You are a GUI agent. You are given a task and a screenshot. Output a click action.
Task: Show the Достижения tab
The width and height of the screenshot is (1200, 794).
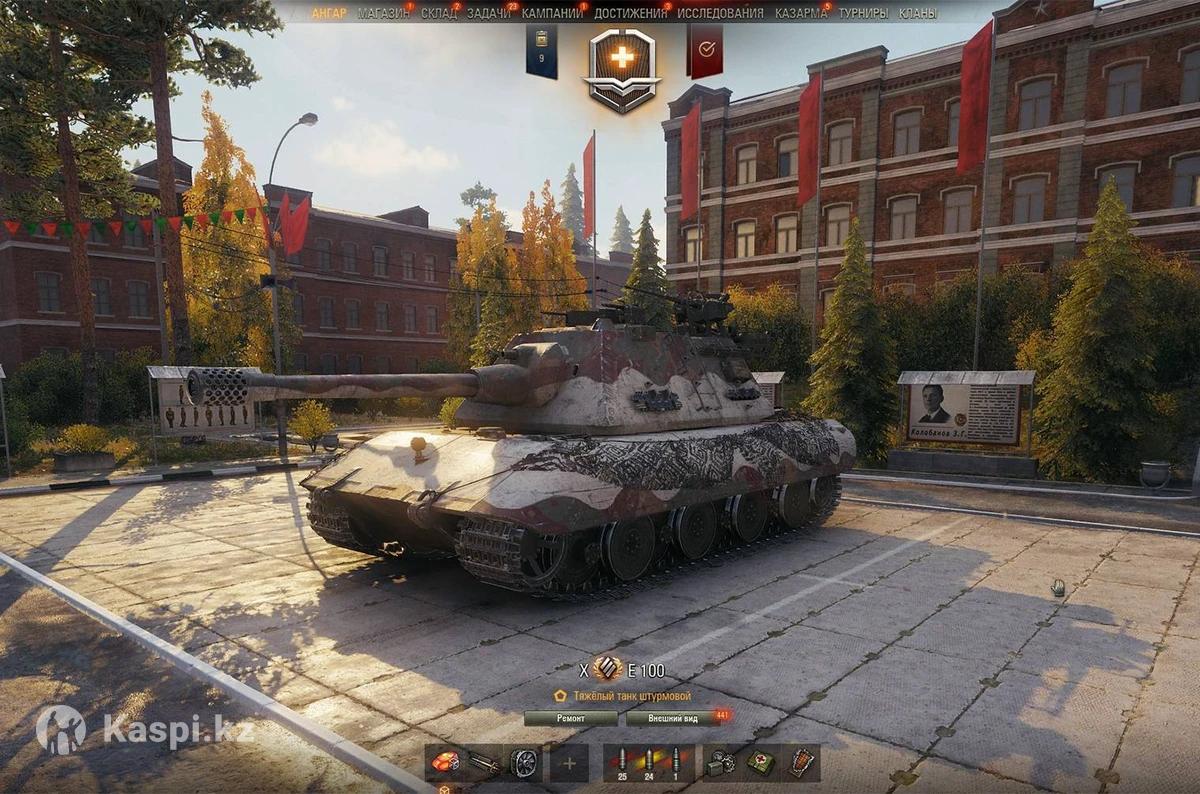tap(630, 13)
